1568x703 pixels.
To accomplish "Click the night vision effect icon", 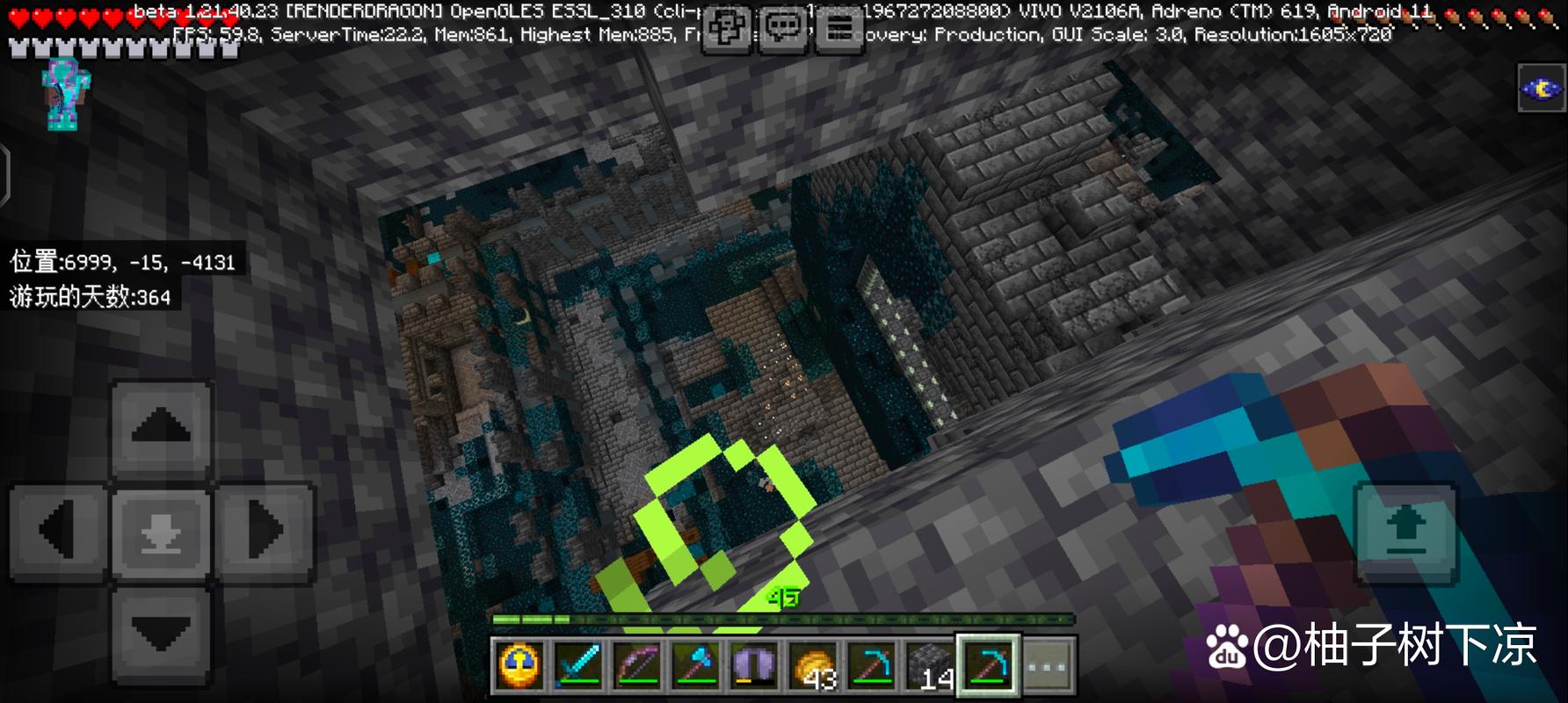I will tap(1542, 88).
